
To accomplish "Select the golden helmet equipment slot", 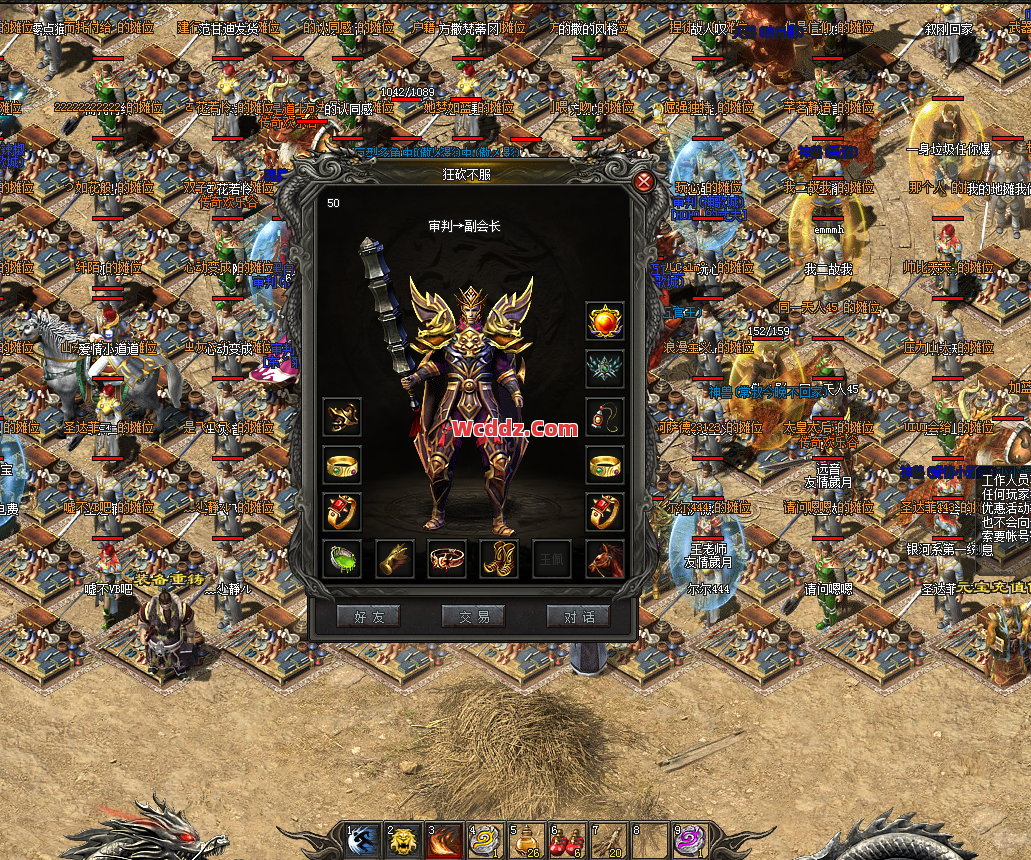I will tap(342, 417).
